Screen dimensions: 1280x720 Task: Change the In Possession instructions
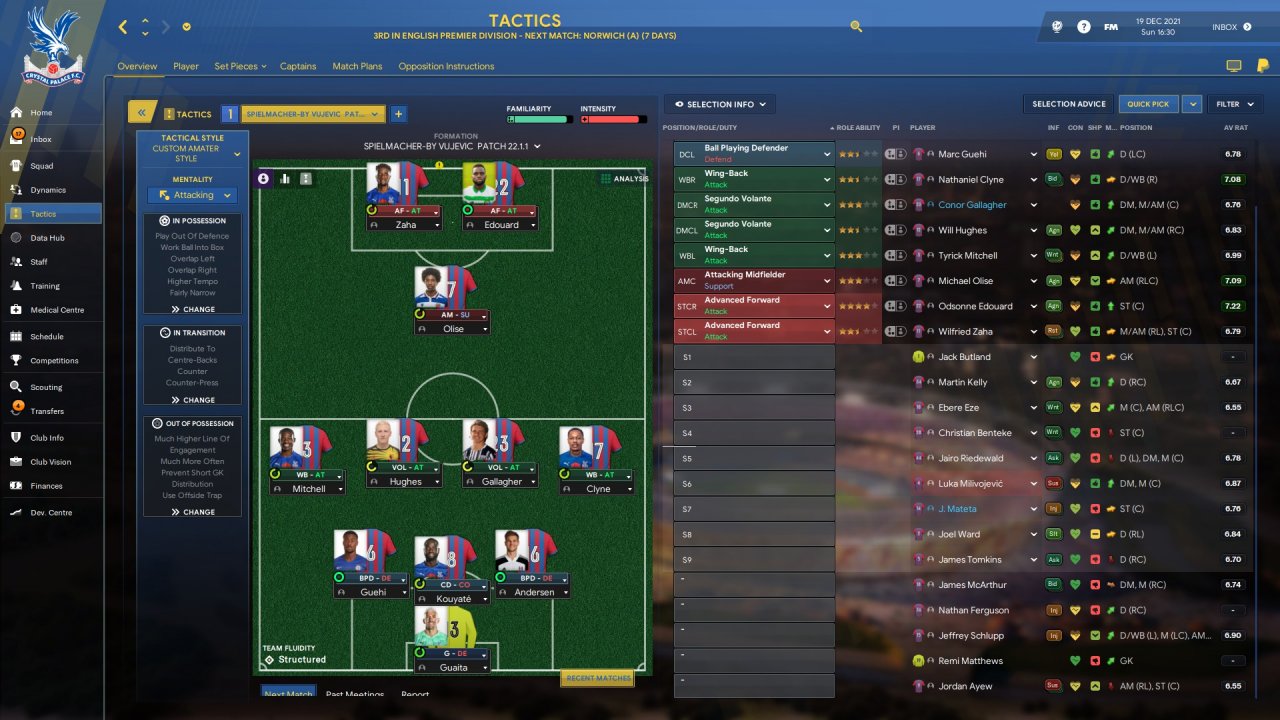192,309
